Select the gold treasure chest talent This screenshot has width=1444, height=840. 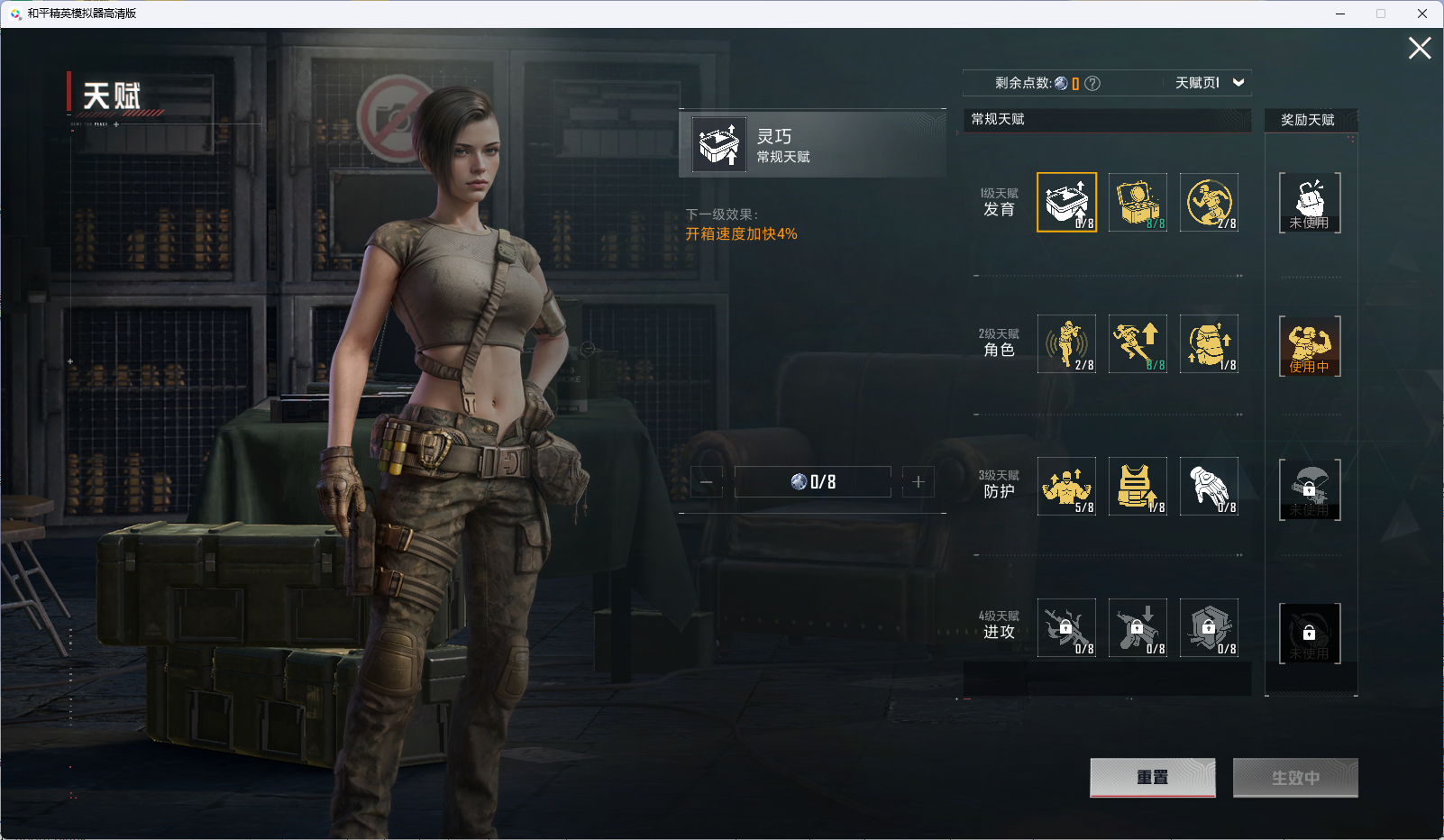1138,202
